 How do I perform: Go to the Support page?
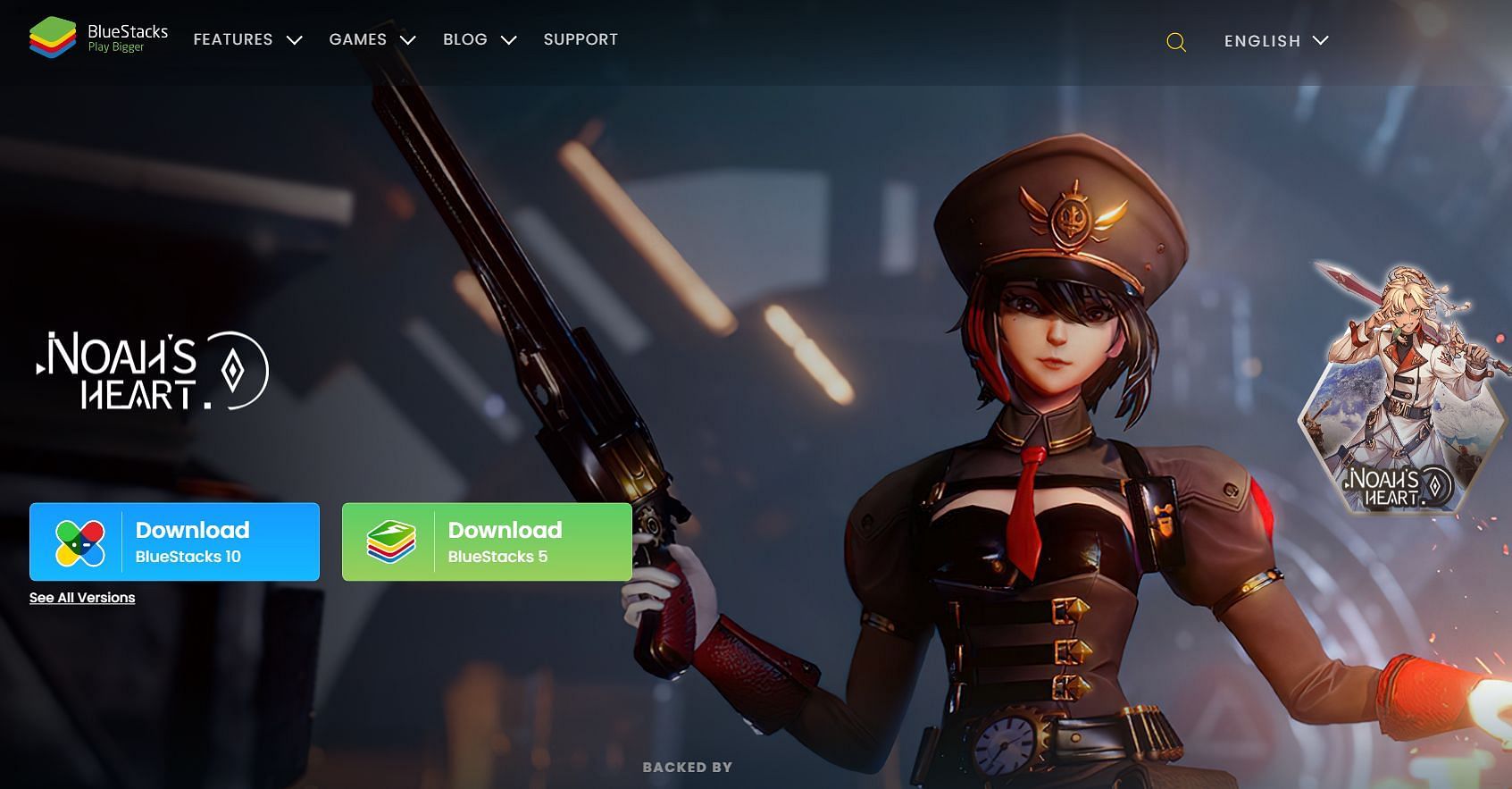[x=581, y=40]
